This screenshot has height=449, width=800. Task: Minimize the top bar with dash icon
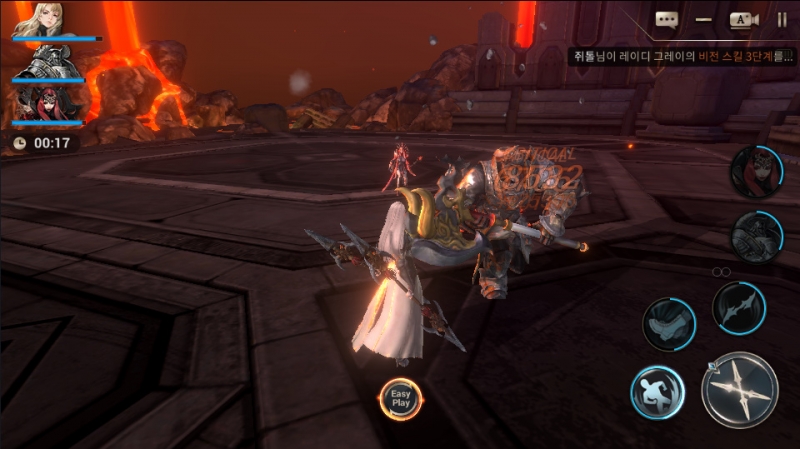704,19
